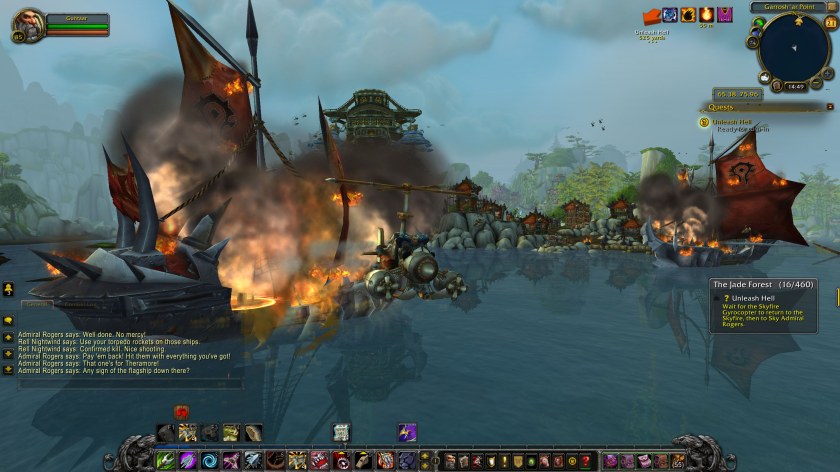
Task: Select the Unleash Hell quest in the tracker
Action: click(x=729, y=122)
